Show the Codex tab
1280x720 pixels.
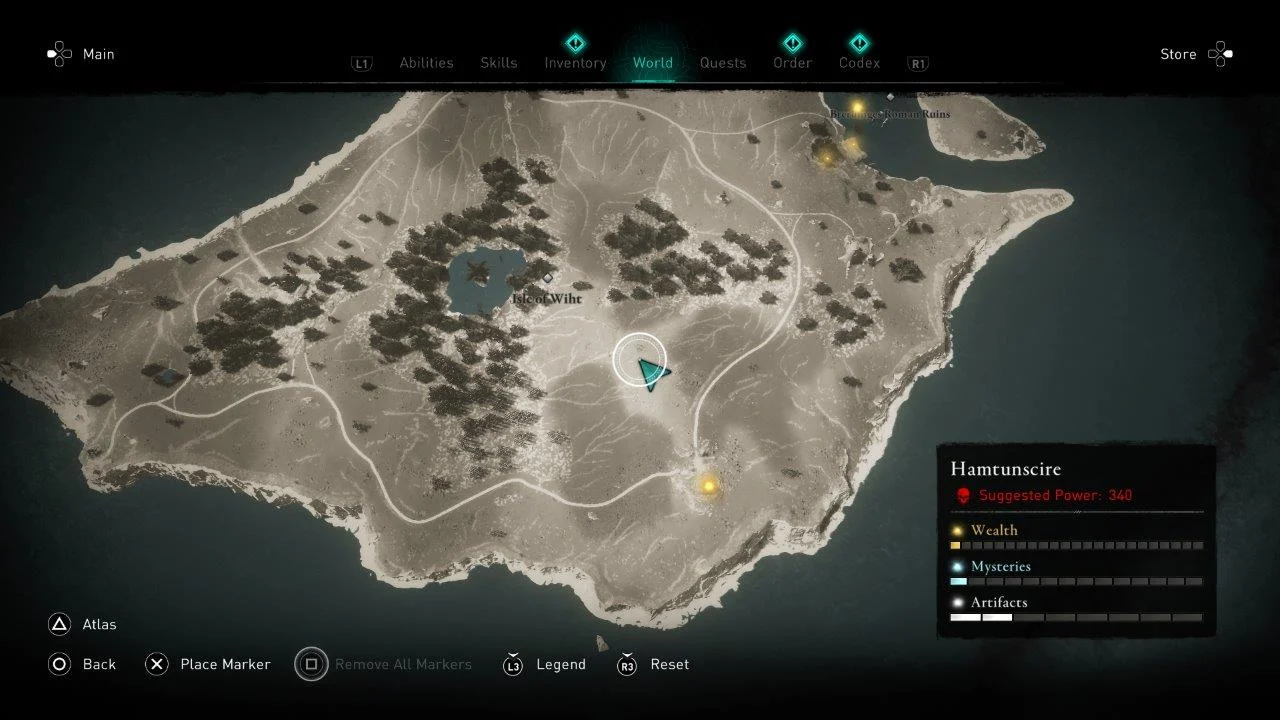[x=859, y=63]
